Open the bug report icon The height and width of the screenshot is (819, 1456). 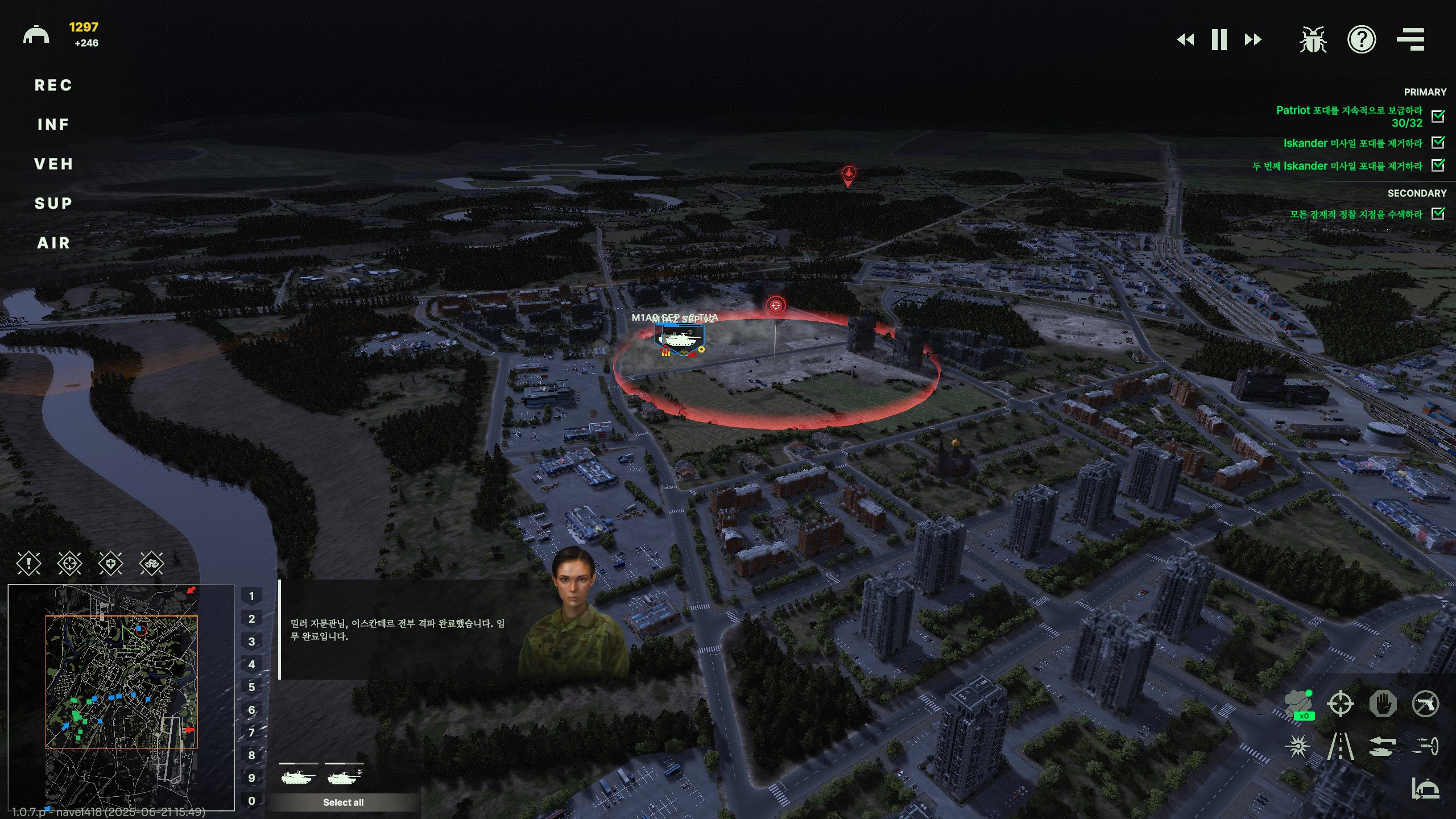(1313, 40)
